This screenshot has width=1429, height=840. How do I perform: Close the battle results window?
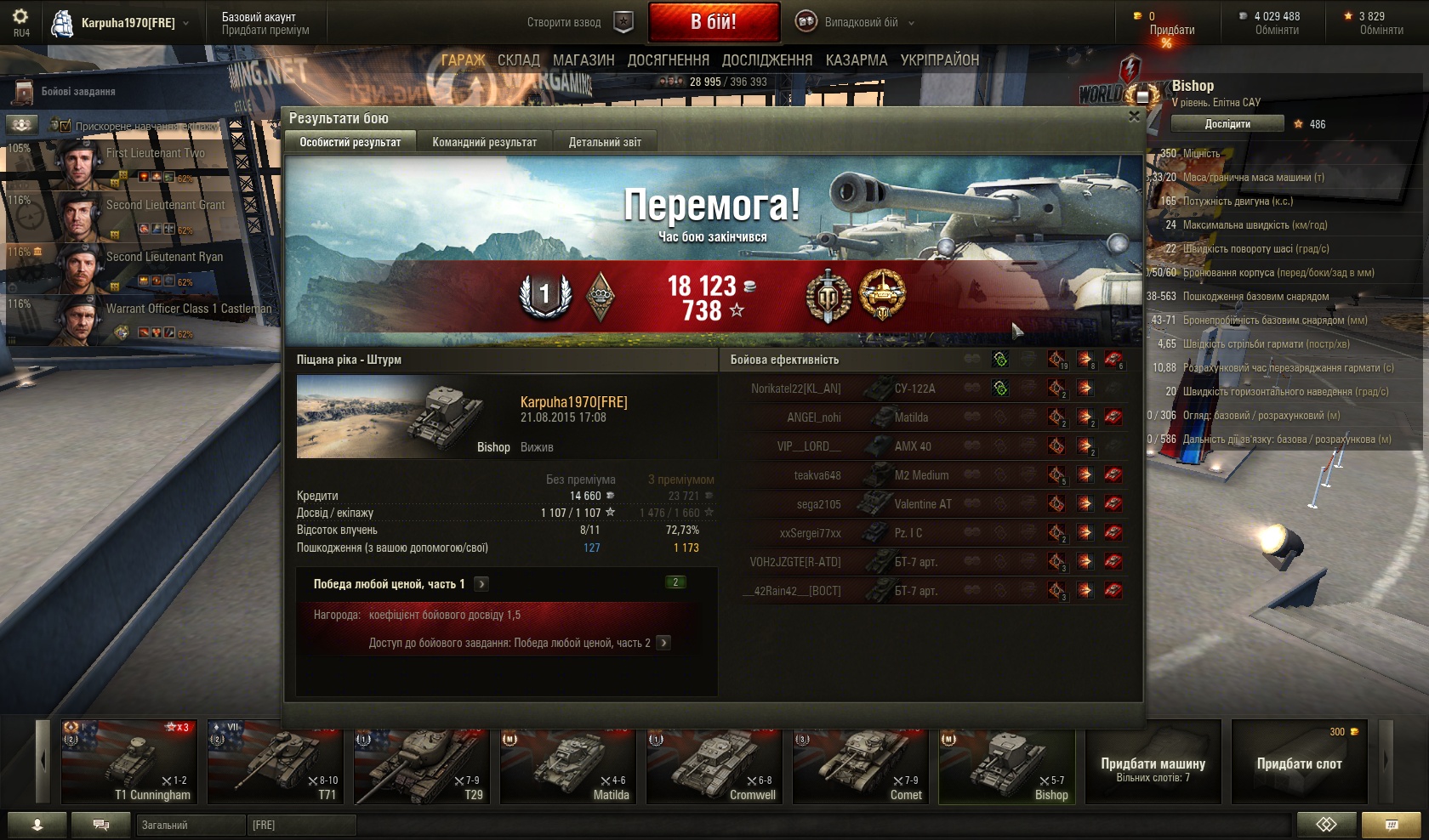pos(1133,116)
